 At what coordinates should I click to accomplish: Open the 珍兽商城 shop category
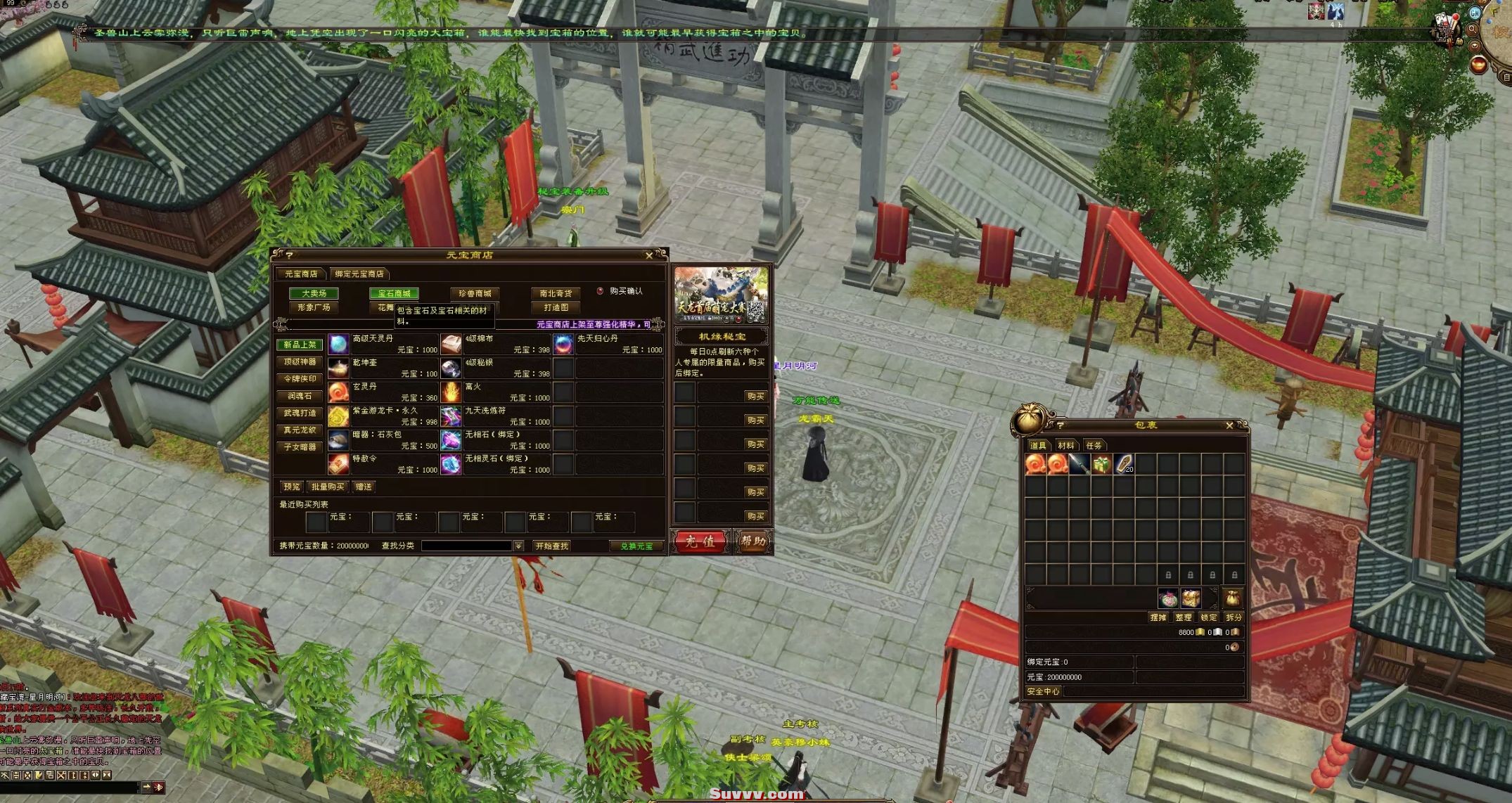click(x=475, y=293)
